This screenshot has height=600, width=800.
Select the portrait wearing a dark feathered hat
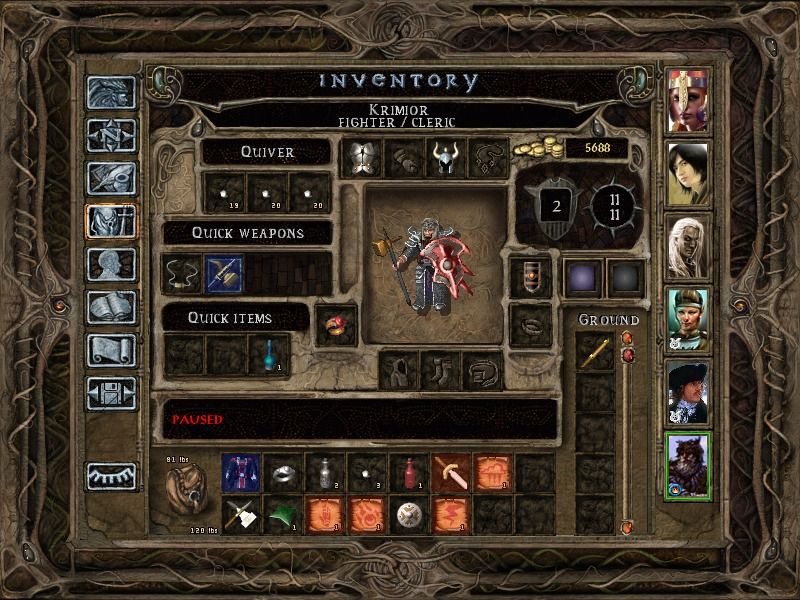[688, 391]
